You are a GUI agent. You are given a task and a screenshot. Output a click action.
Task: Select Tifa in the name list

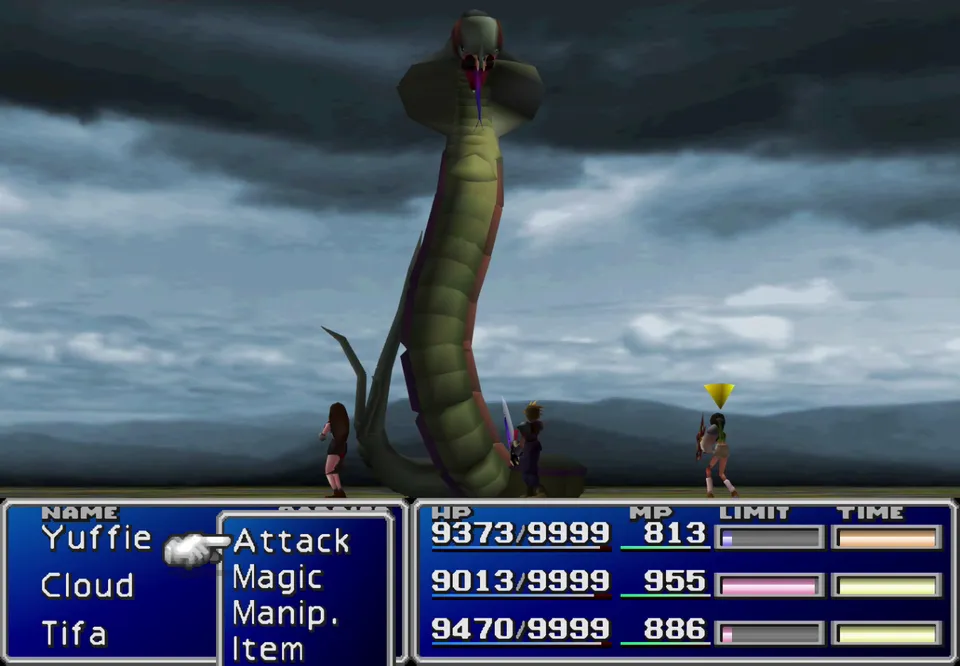(x=74, y=633)
